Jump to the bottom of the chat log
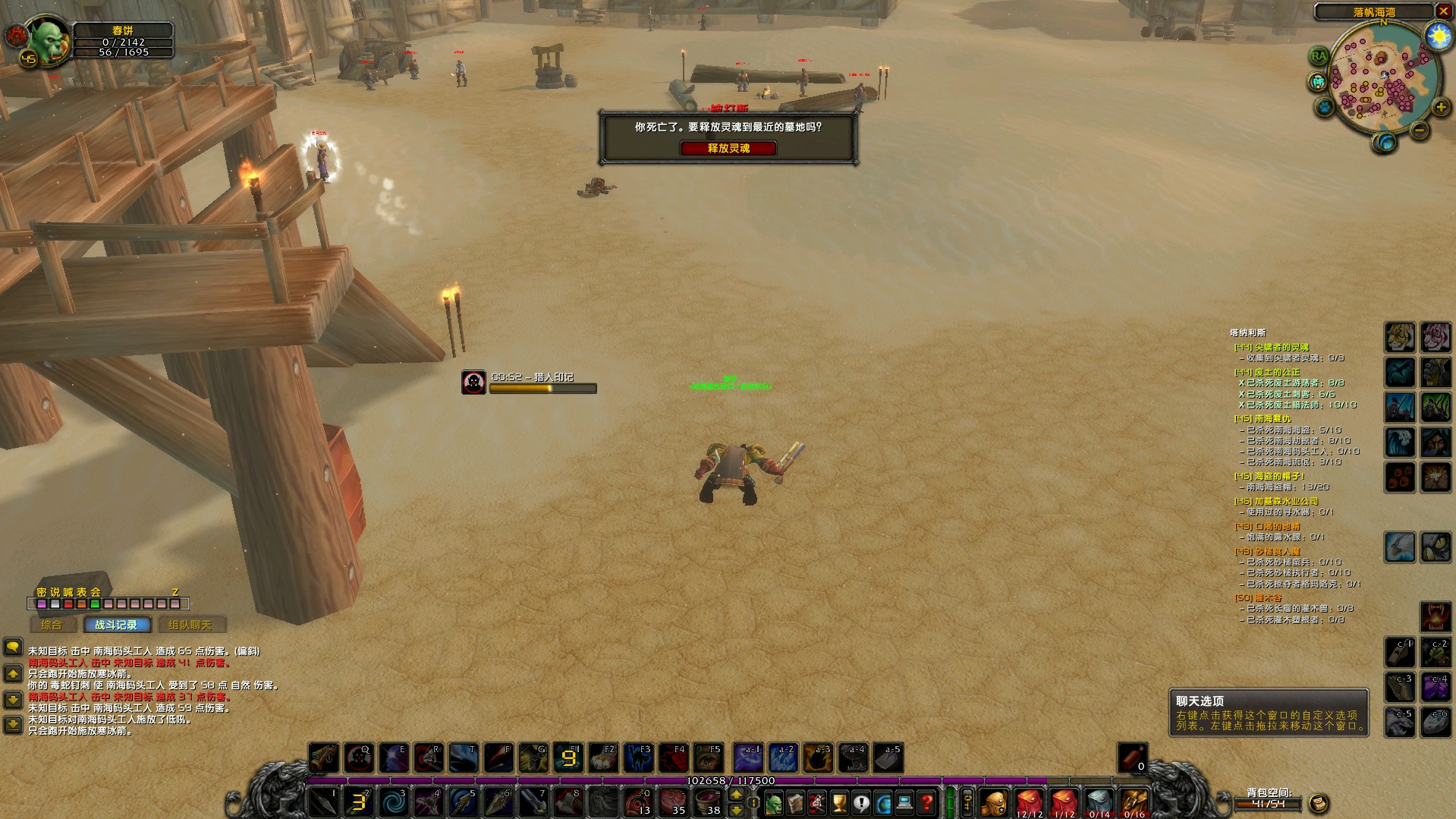The height and width of the screenshot is (819, 1456). 13,725
